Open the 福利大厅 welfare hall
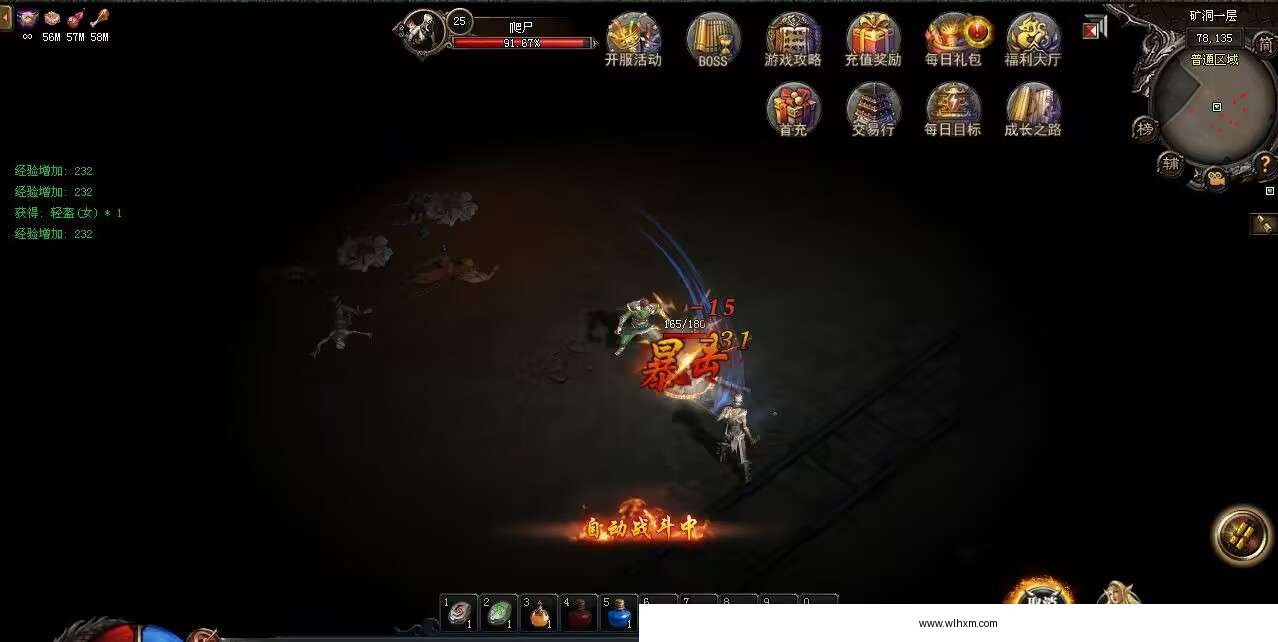The height and width of the screenshot is (642, 1278). pyautogui.click(x=1033, y=38)
